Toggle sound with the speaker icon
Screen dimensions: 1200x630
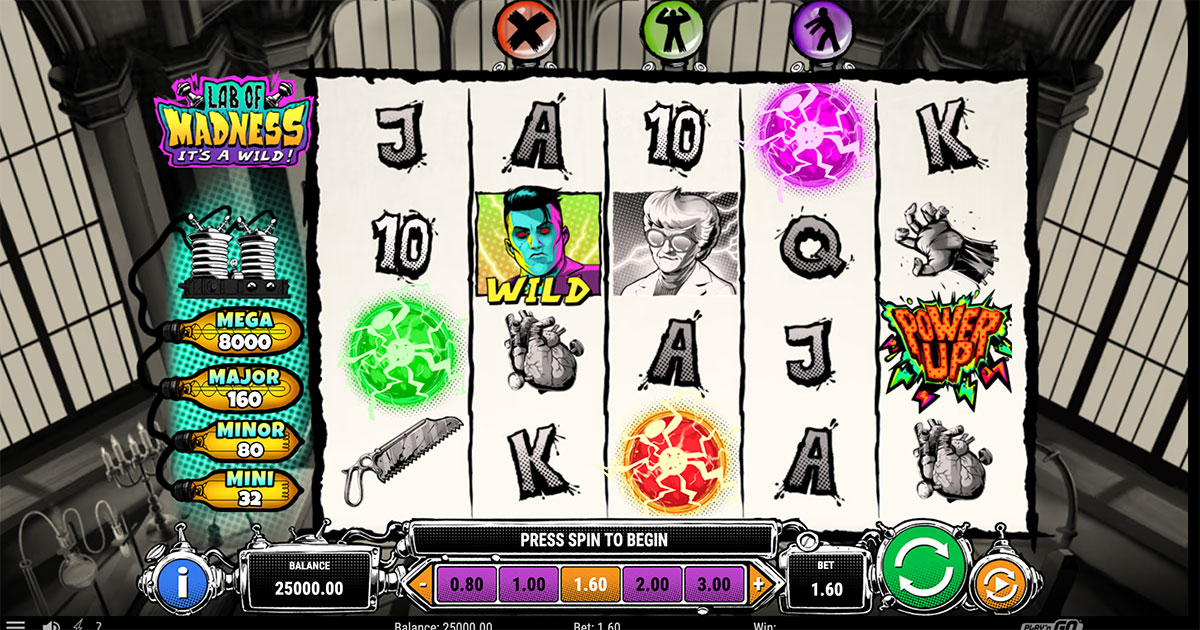(51, 625)
